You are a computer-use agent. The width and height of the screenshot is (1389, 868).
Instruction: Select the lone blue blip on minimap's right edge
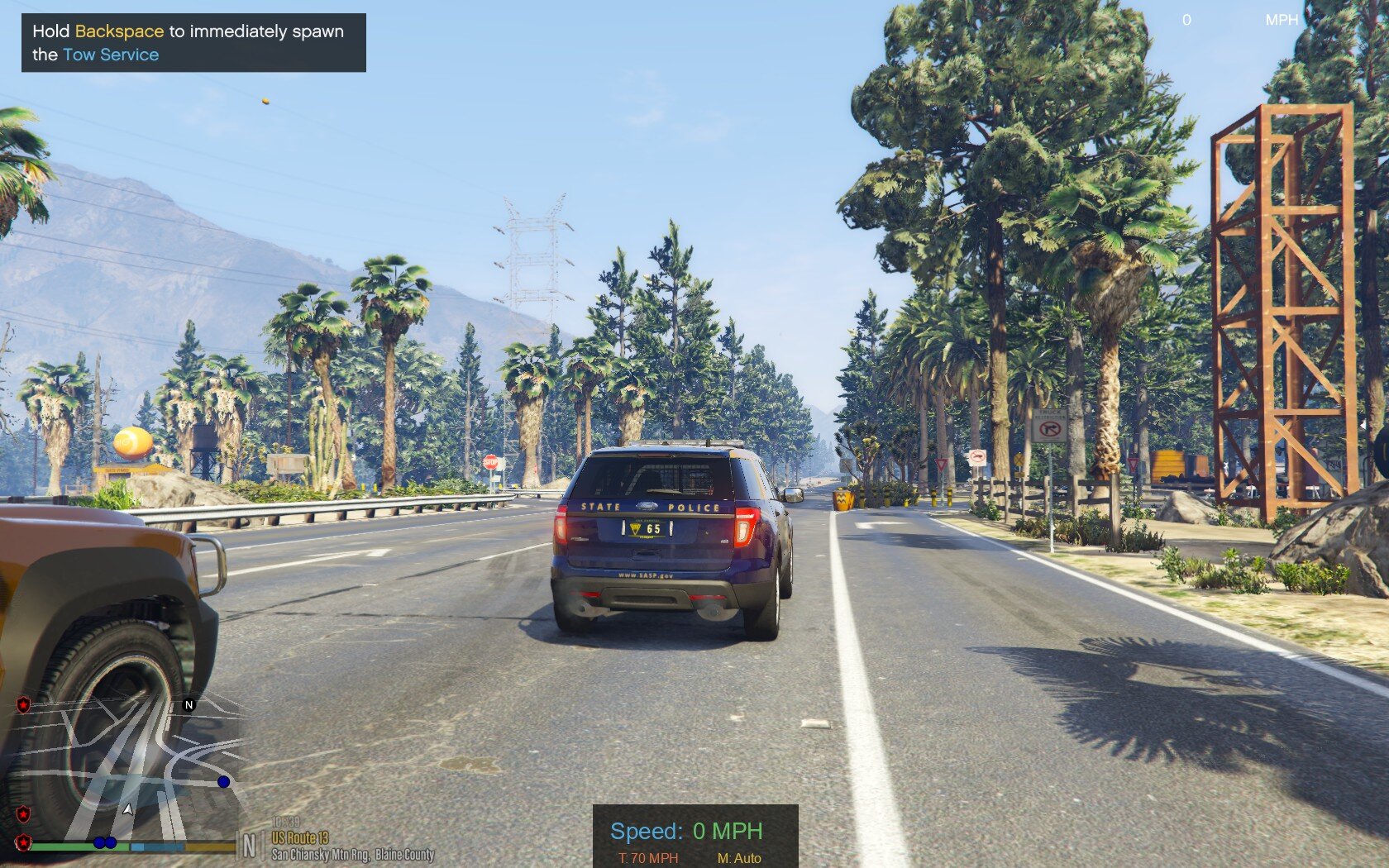pos(223,781)
